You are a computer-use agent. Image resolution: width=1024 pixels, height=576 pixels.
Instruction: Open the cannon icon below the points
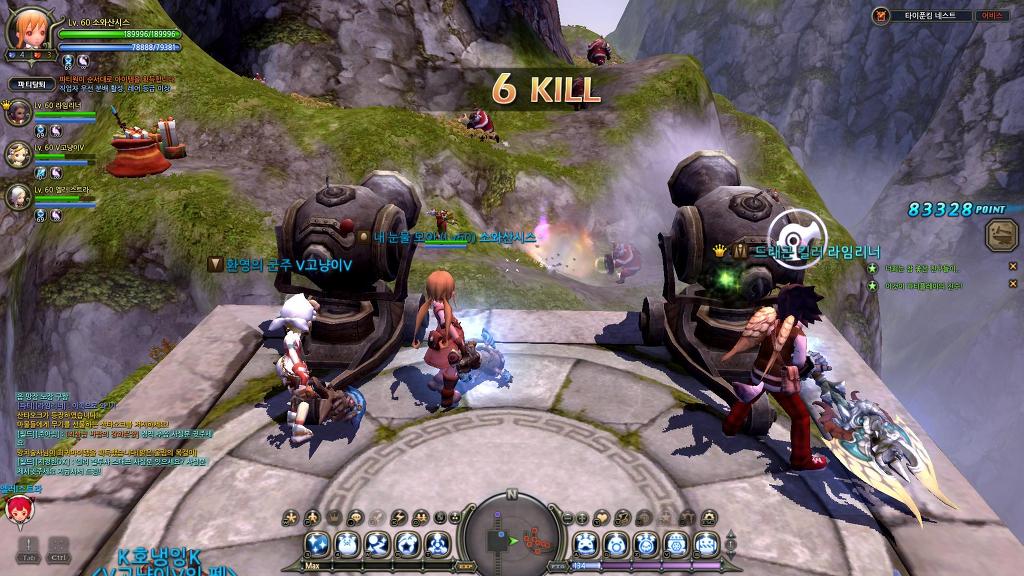(x=998, y=235)
